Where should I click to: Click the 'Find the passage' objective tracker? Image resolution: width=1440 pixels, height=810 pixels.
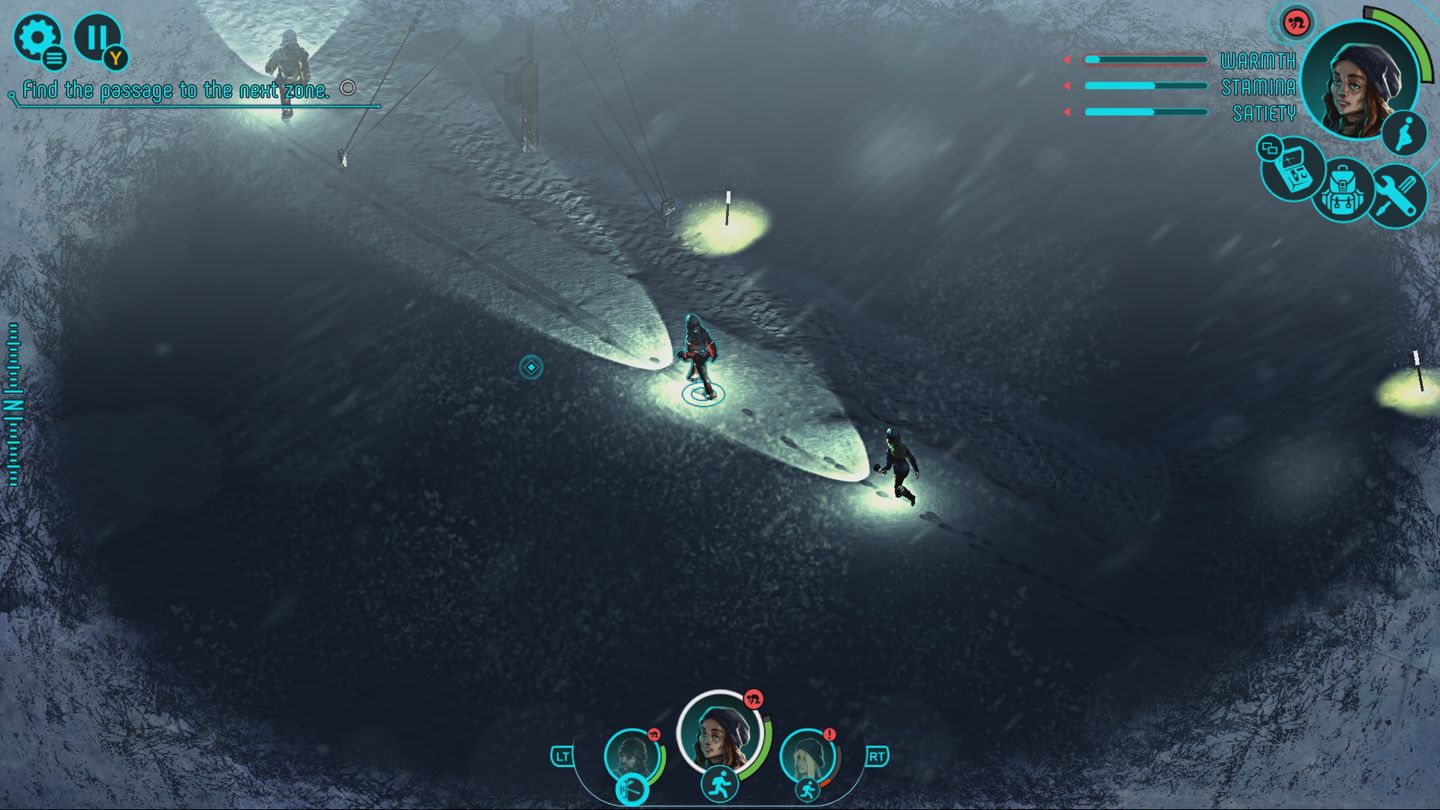(x=176, y=90)
